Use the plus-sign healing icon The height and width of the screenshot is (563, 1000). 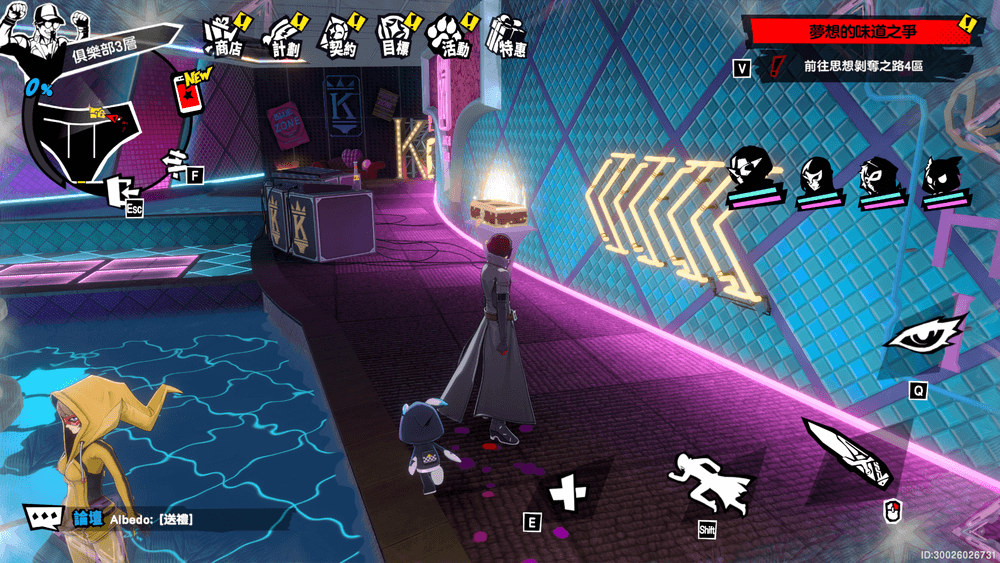coord(569,490)
